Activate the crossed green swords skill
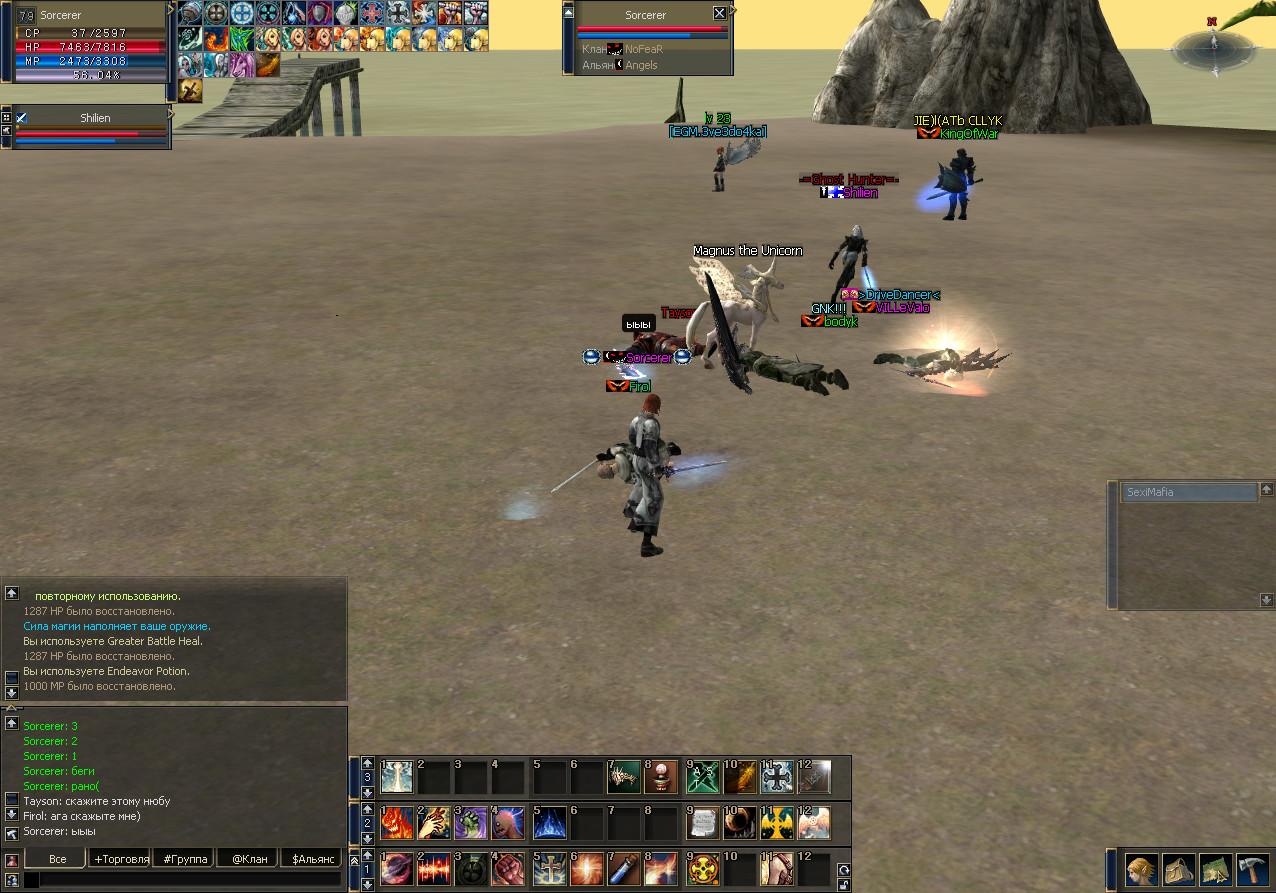 point(704,777)
